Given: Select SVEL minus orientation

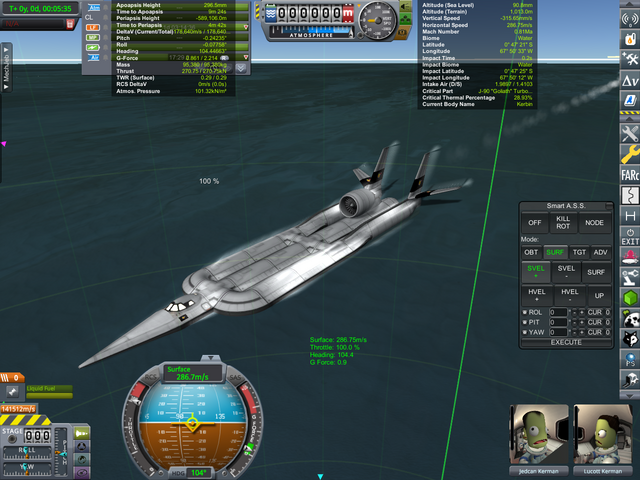Looking at the screenshot, I should click(x=566, y=273).
